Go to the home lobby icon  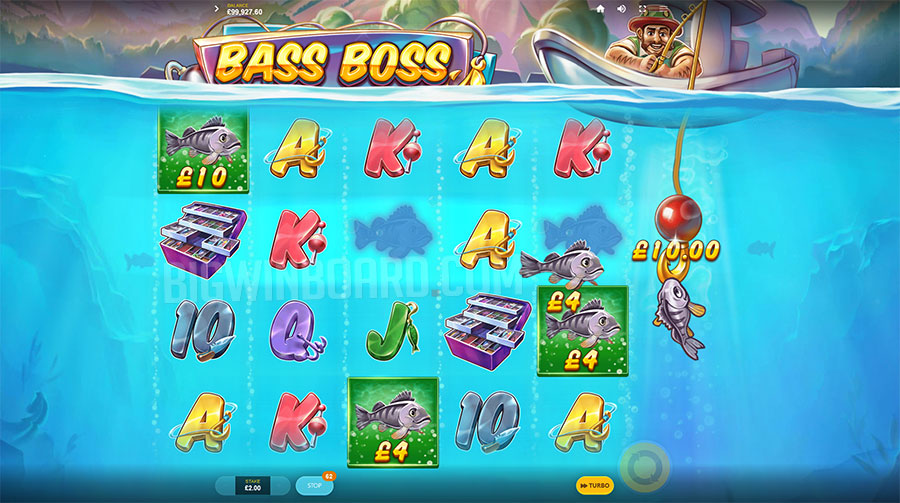click(x=600, y=8)
